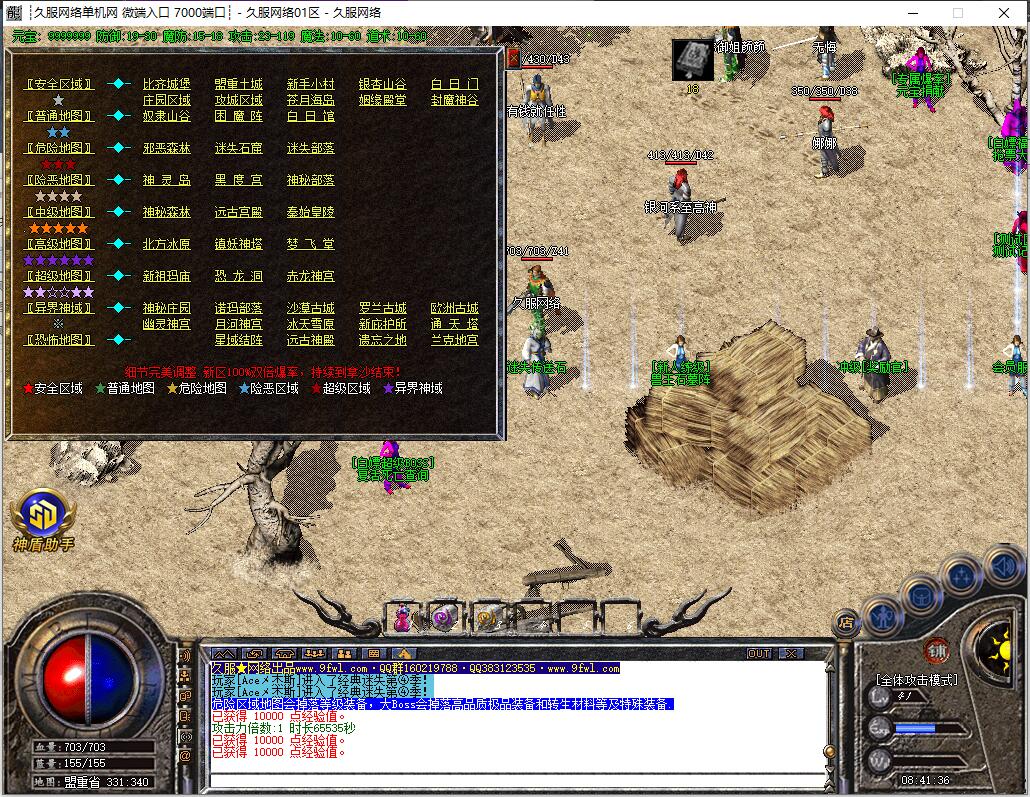
Task: Teleport to 比齐城堡 in the map list
Action: click(166, 84)
